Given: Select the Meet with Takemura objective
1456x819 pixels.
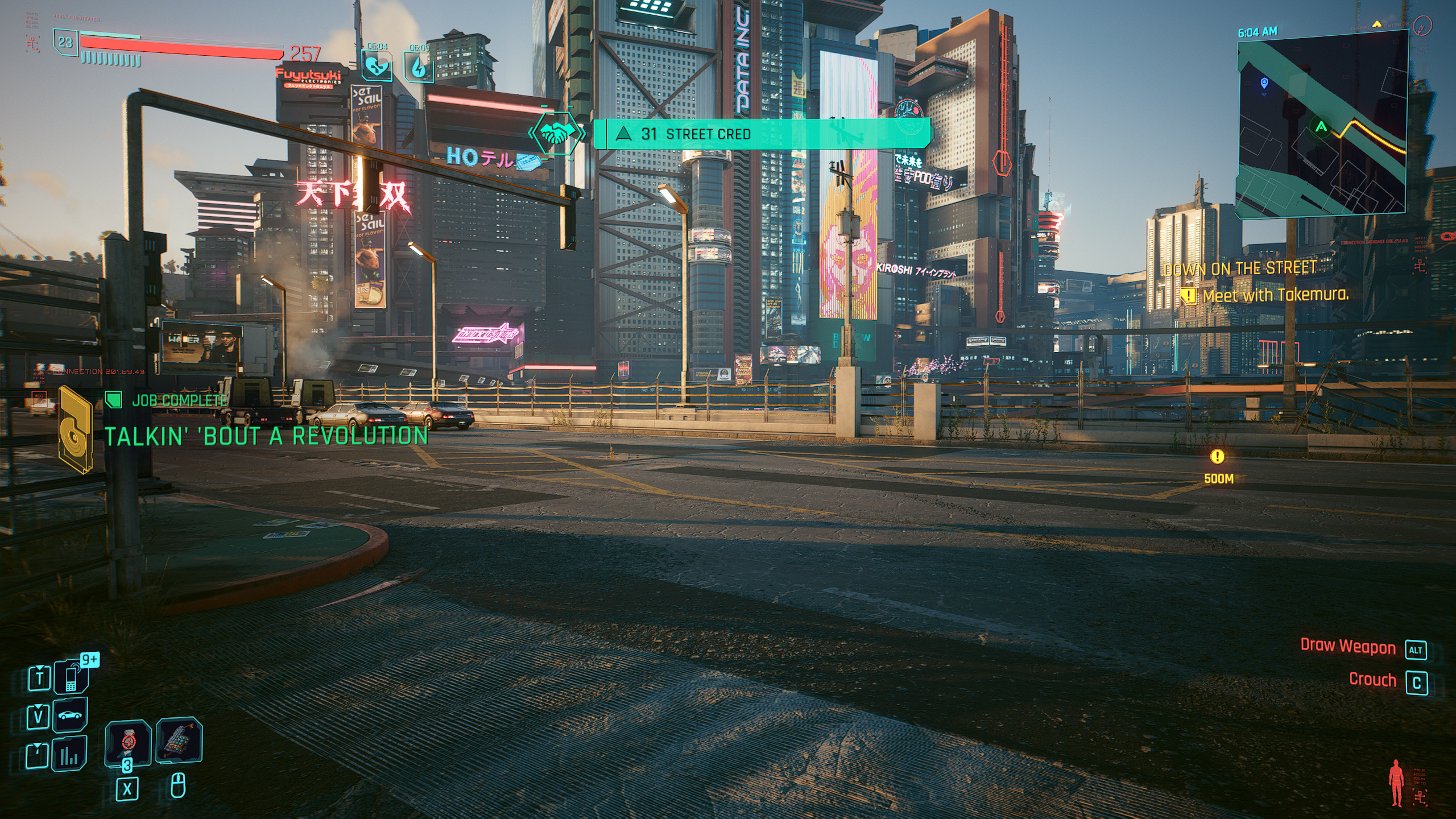Looking at the screenshot, I should point(1275,295).
